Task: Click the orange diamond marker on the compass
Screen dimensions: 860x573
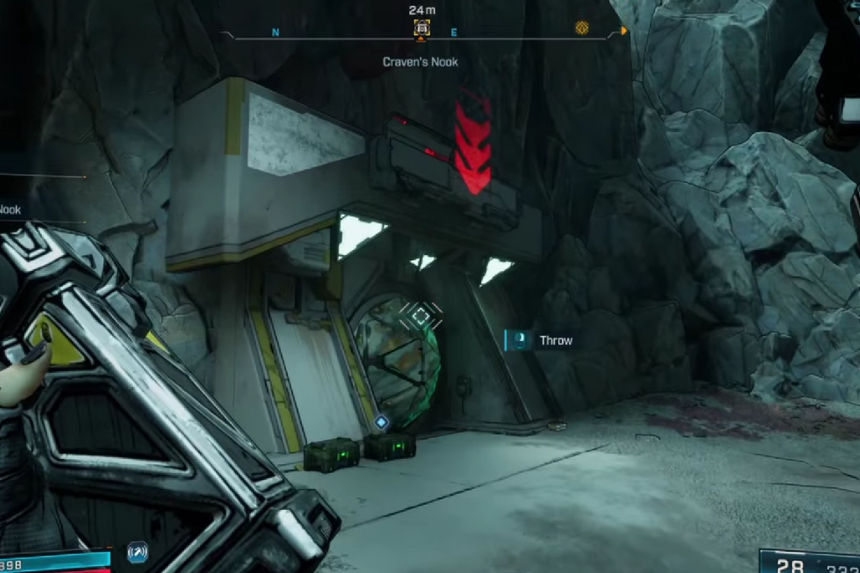Action: (x=582, y=28)
